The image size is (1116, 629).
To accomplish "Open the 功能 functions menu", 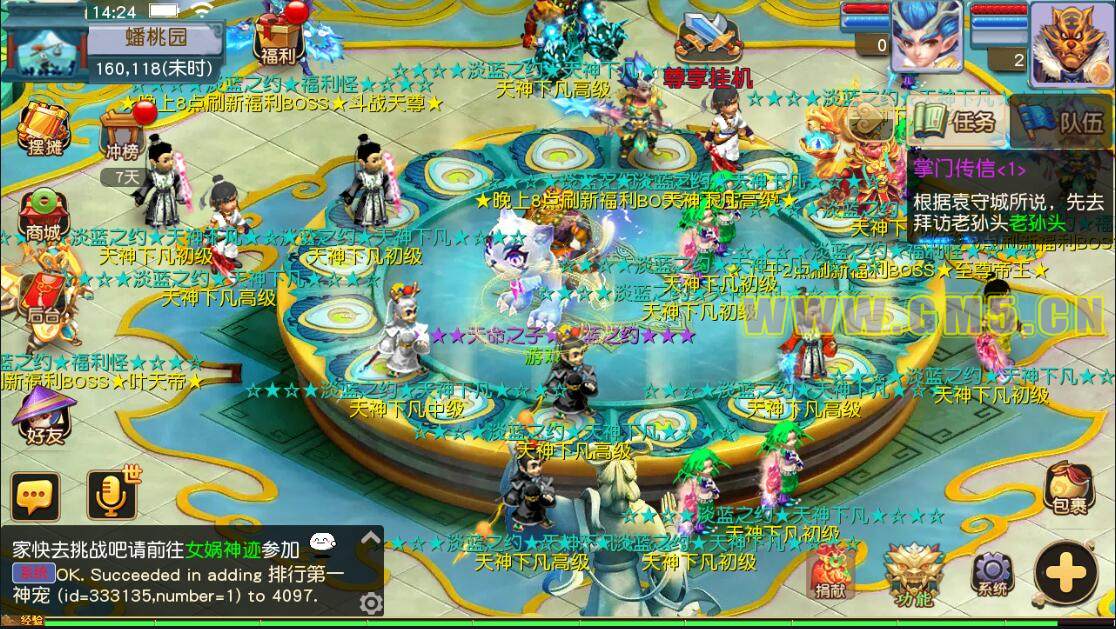I will pos(913,573).
